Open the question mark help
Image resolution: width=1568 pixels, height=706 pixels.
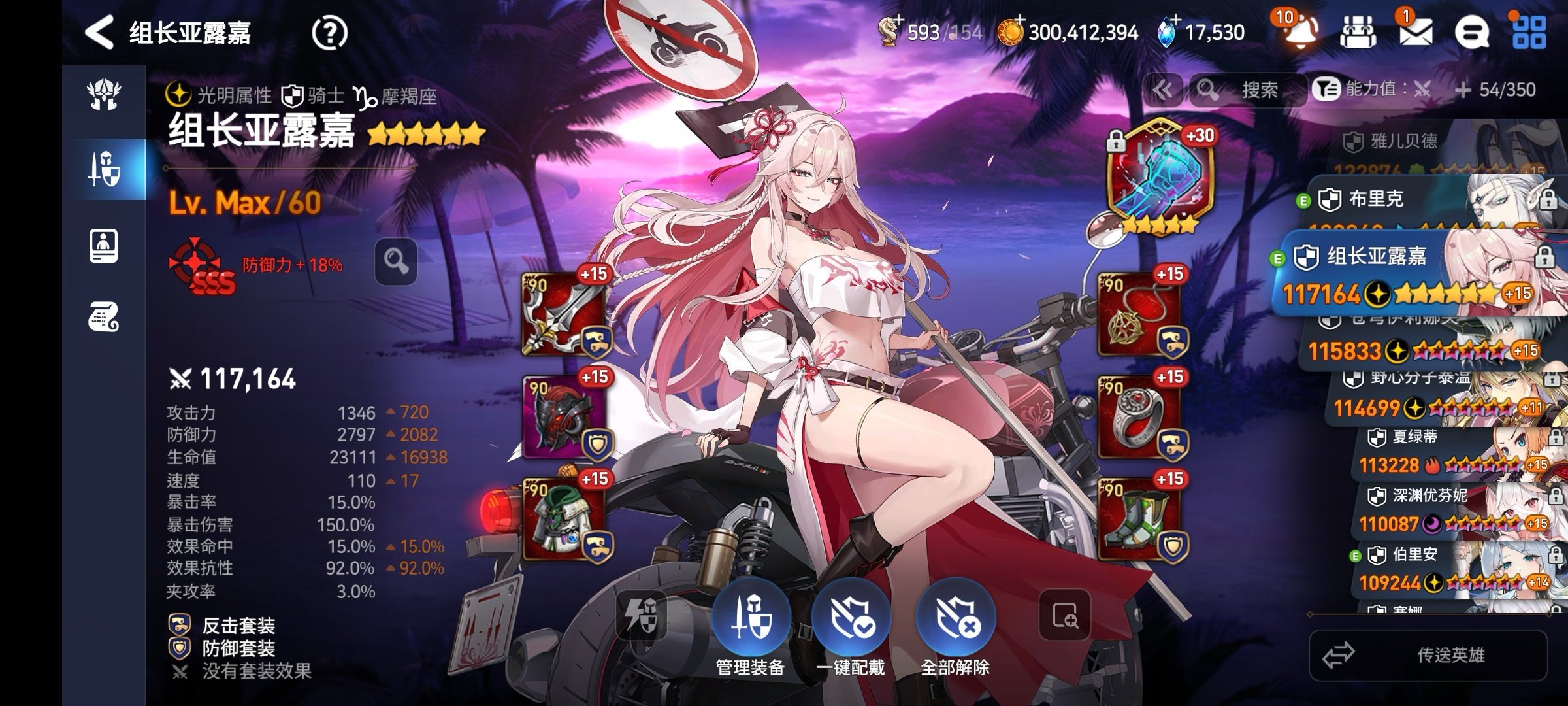coord(329,33)
